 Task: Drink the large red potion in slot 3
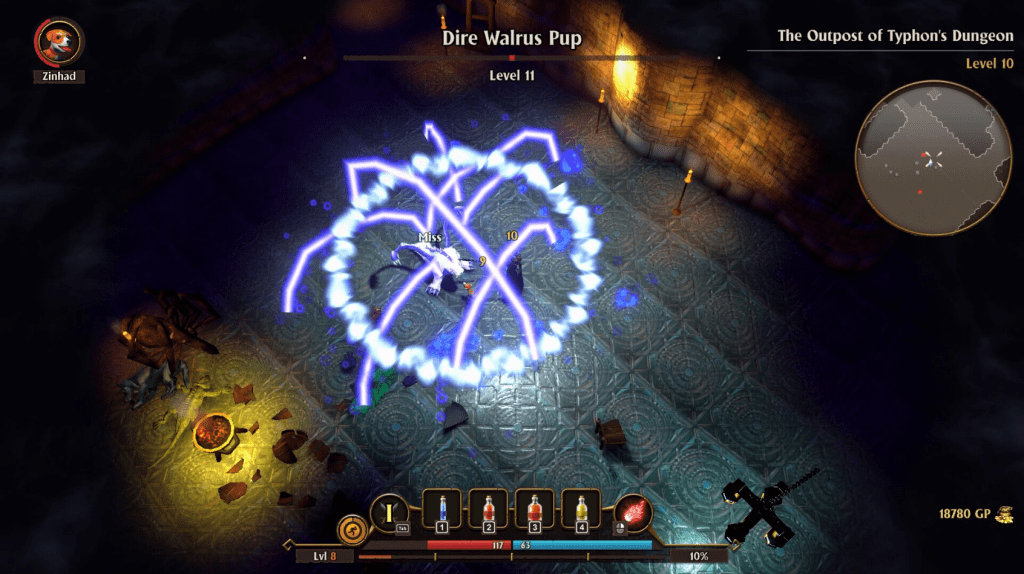point(534,509)
